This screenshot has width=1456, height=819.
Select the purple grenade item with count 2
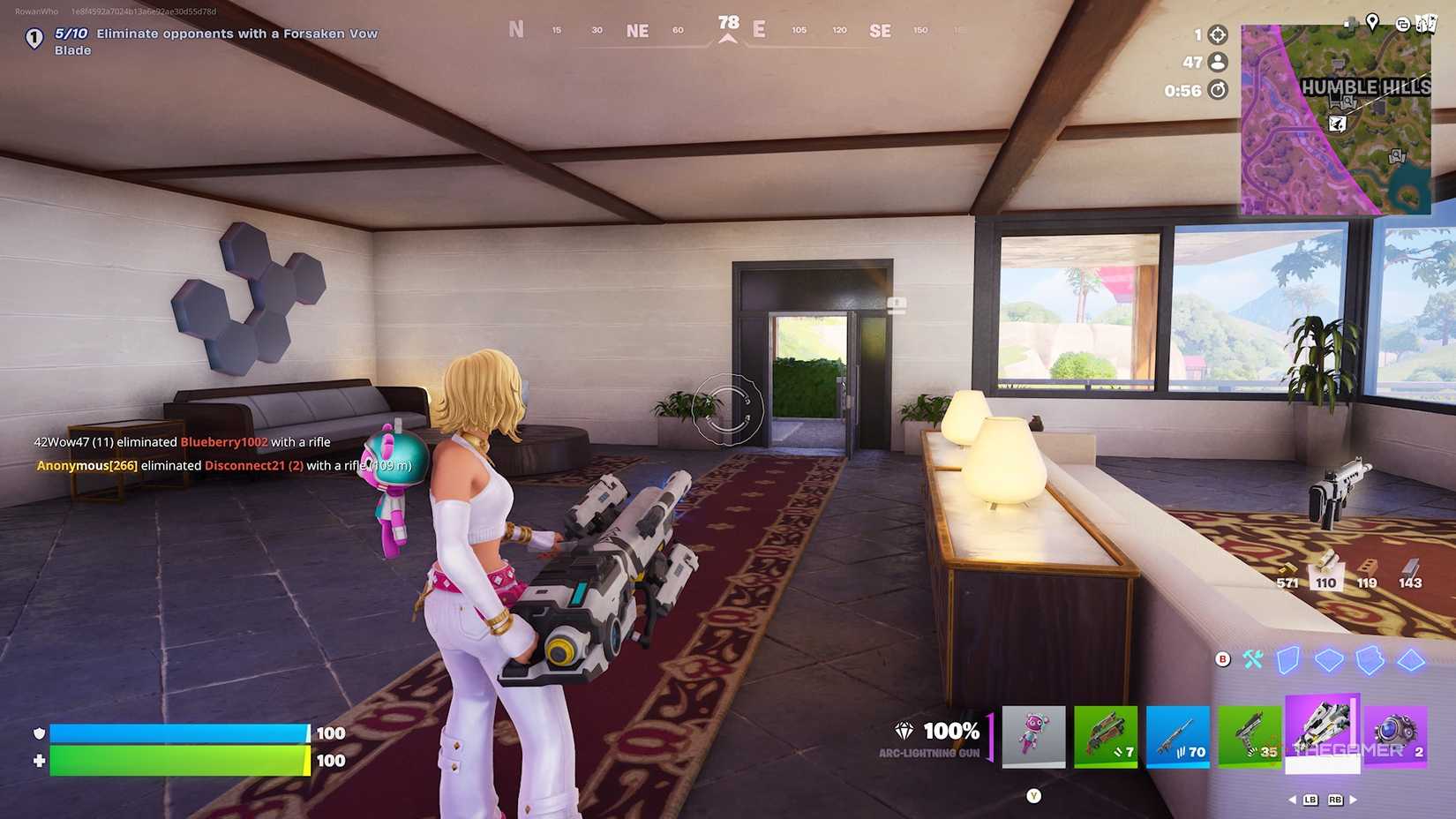click(x=1396, y=739)
